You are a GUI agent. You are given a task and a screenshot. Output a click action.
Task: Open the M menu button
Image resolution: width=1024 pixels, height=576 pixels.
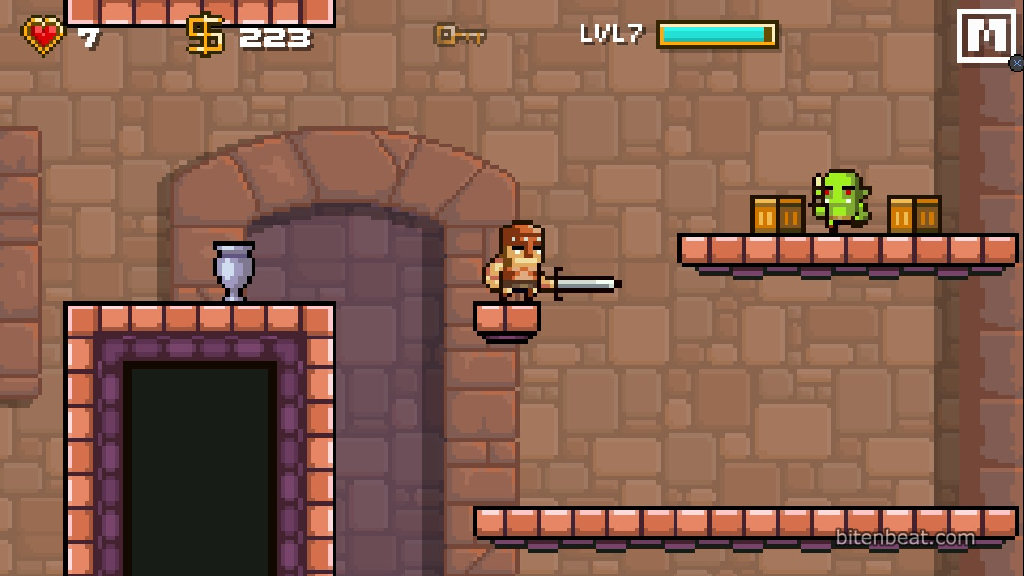[x=986, y=36]
